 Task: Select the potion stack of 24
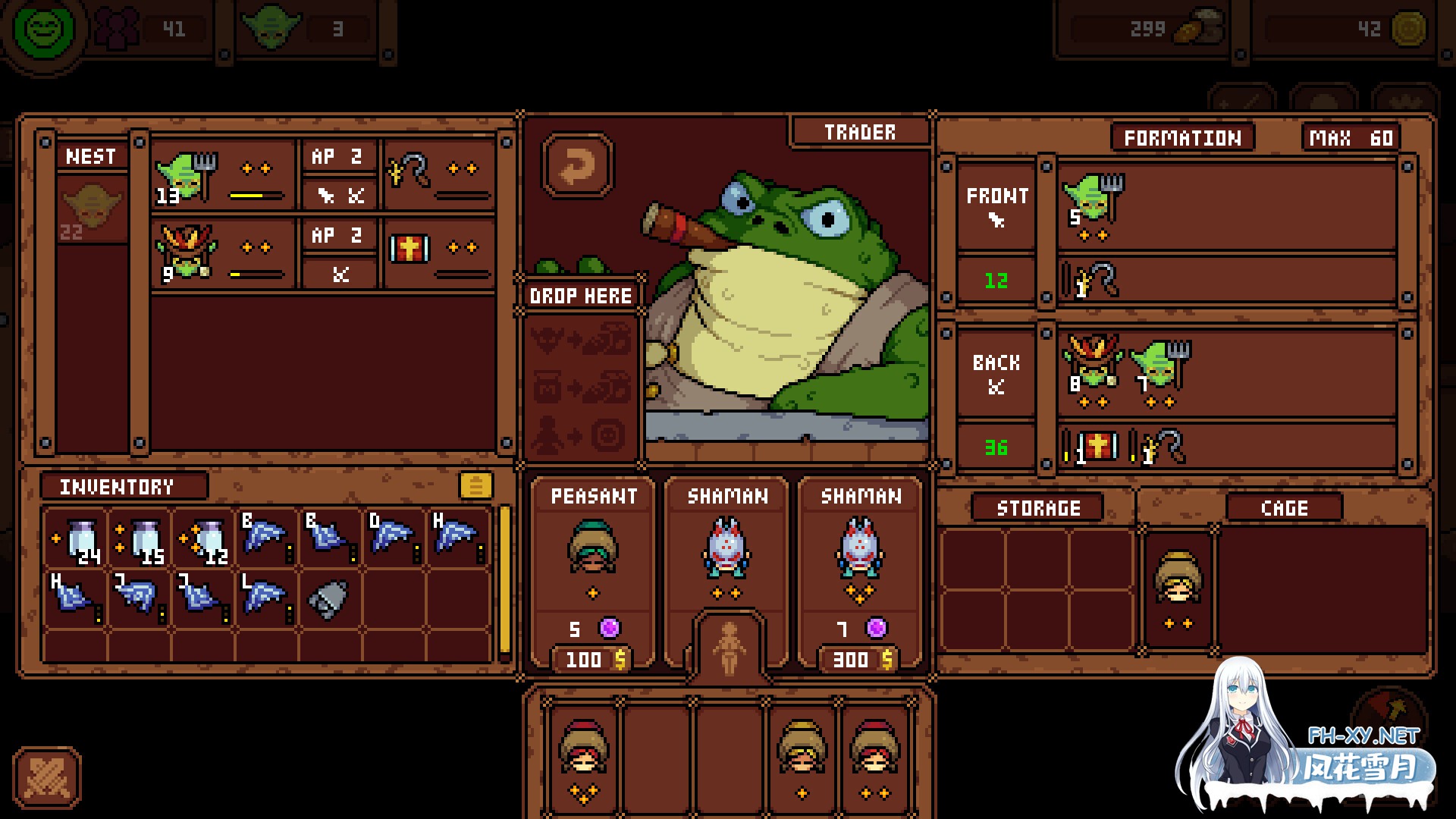(x=77, y=541)
